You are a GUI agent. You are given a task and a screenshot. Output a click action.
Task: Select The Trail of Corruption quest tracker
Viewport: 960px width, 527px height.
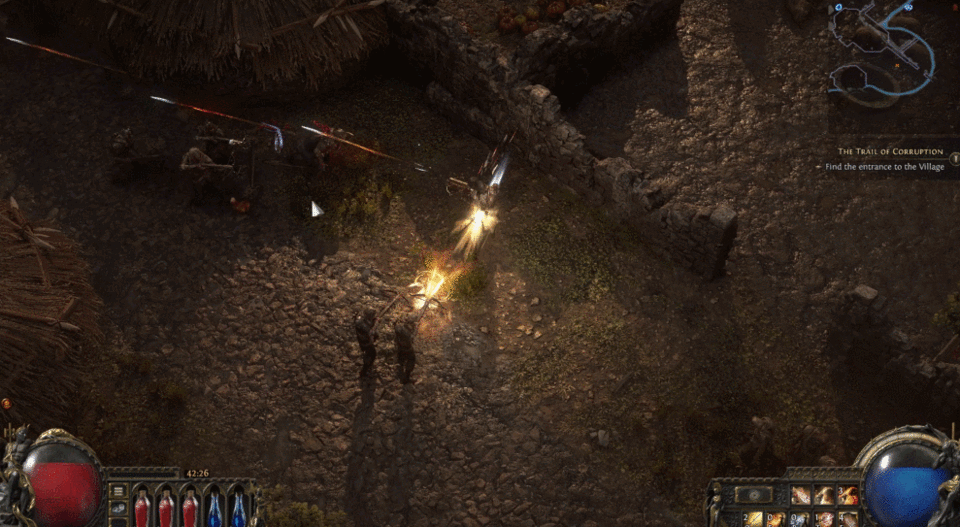[889, 152]
